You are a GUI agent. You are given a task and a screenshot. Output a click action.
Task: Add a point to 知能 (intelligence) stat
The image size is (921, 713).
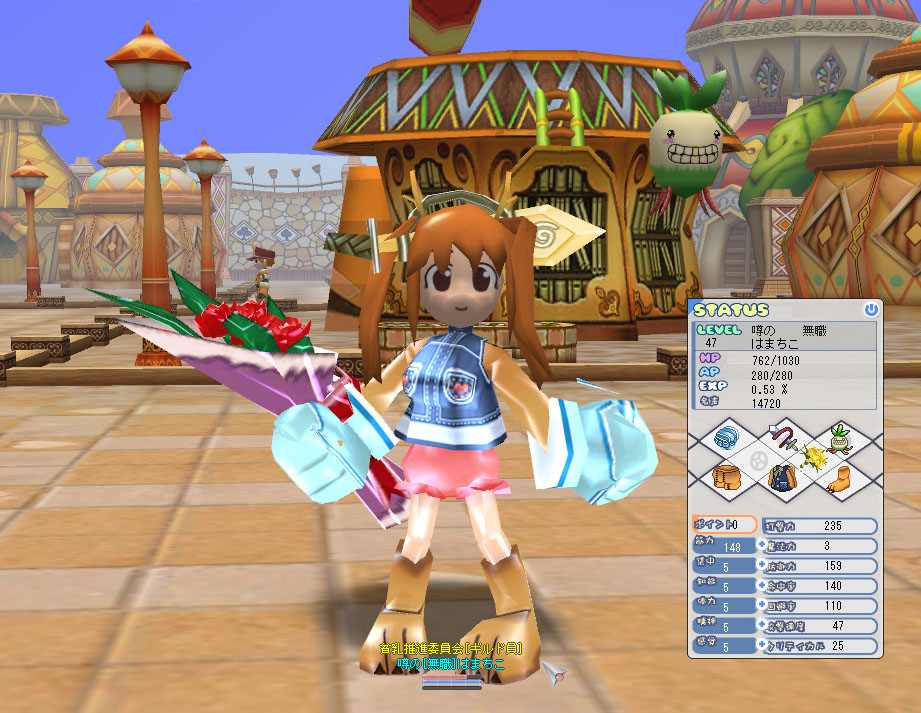click(x=763, y=586)
